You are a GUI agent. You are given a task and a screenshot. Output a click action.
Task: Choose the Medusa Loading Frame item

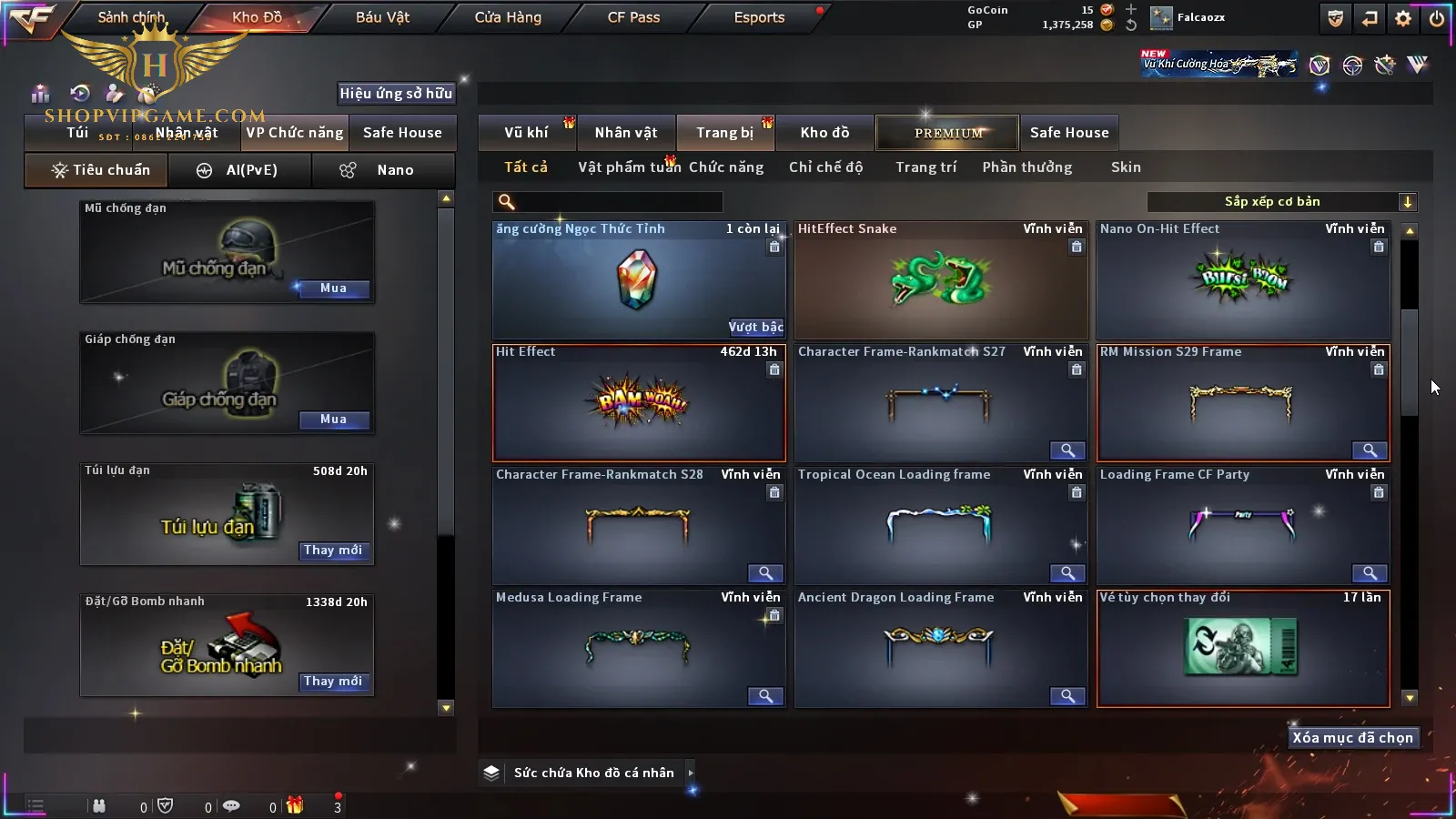[x=637, y=648]
